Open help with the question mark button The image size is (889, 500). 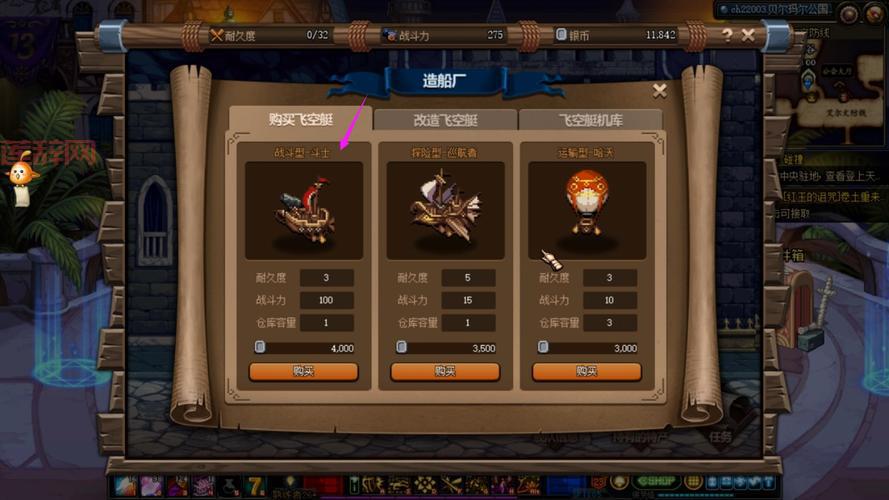[727, 35]
